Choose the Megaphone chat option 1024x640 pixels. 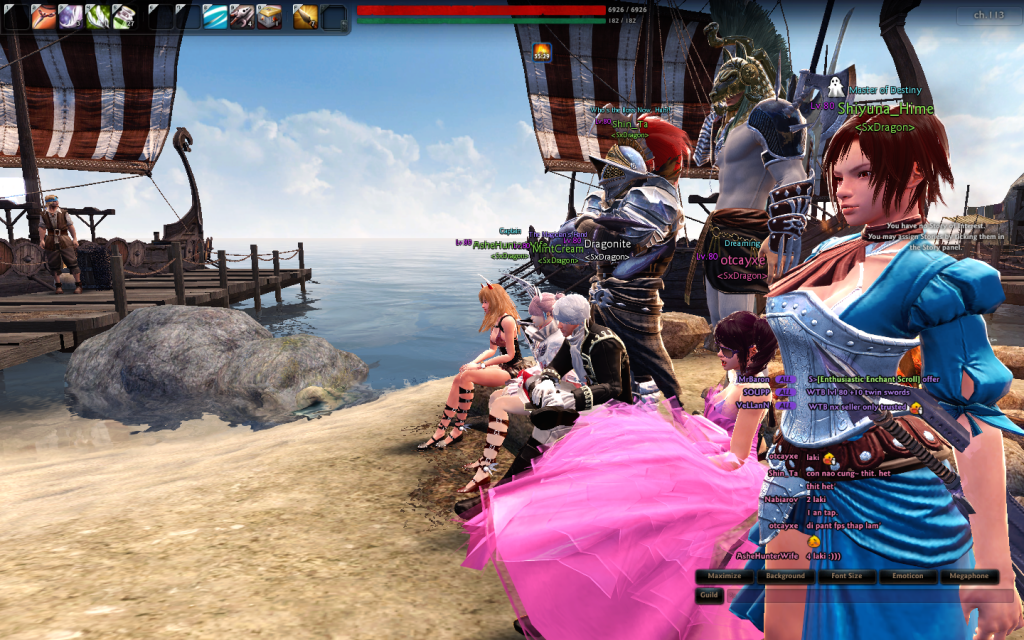coord(969,576)
